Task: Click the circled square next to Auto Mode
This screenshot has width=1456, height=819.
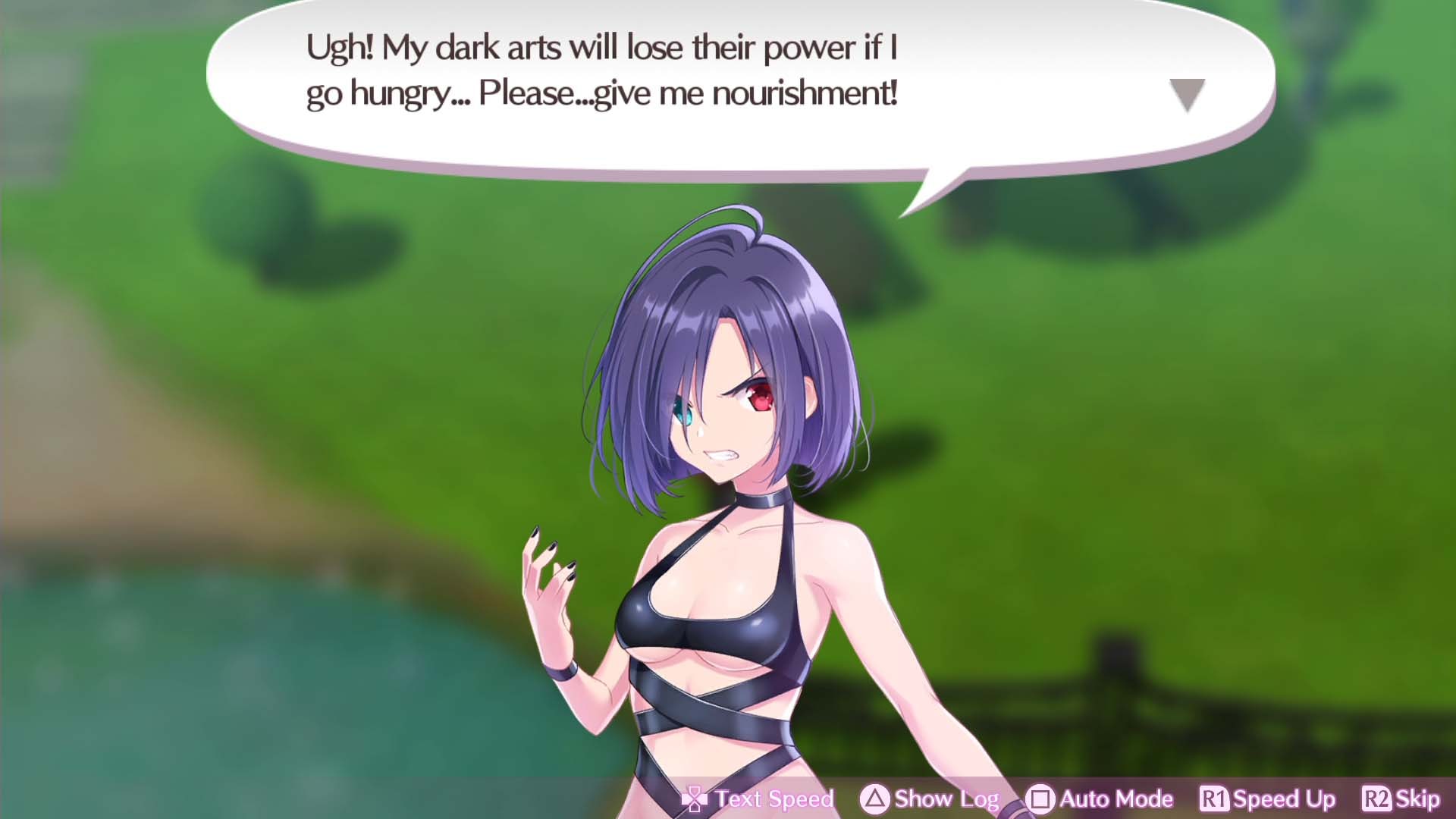Action: tap(1041, 799)
